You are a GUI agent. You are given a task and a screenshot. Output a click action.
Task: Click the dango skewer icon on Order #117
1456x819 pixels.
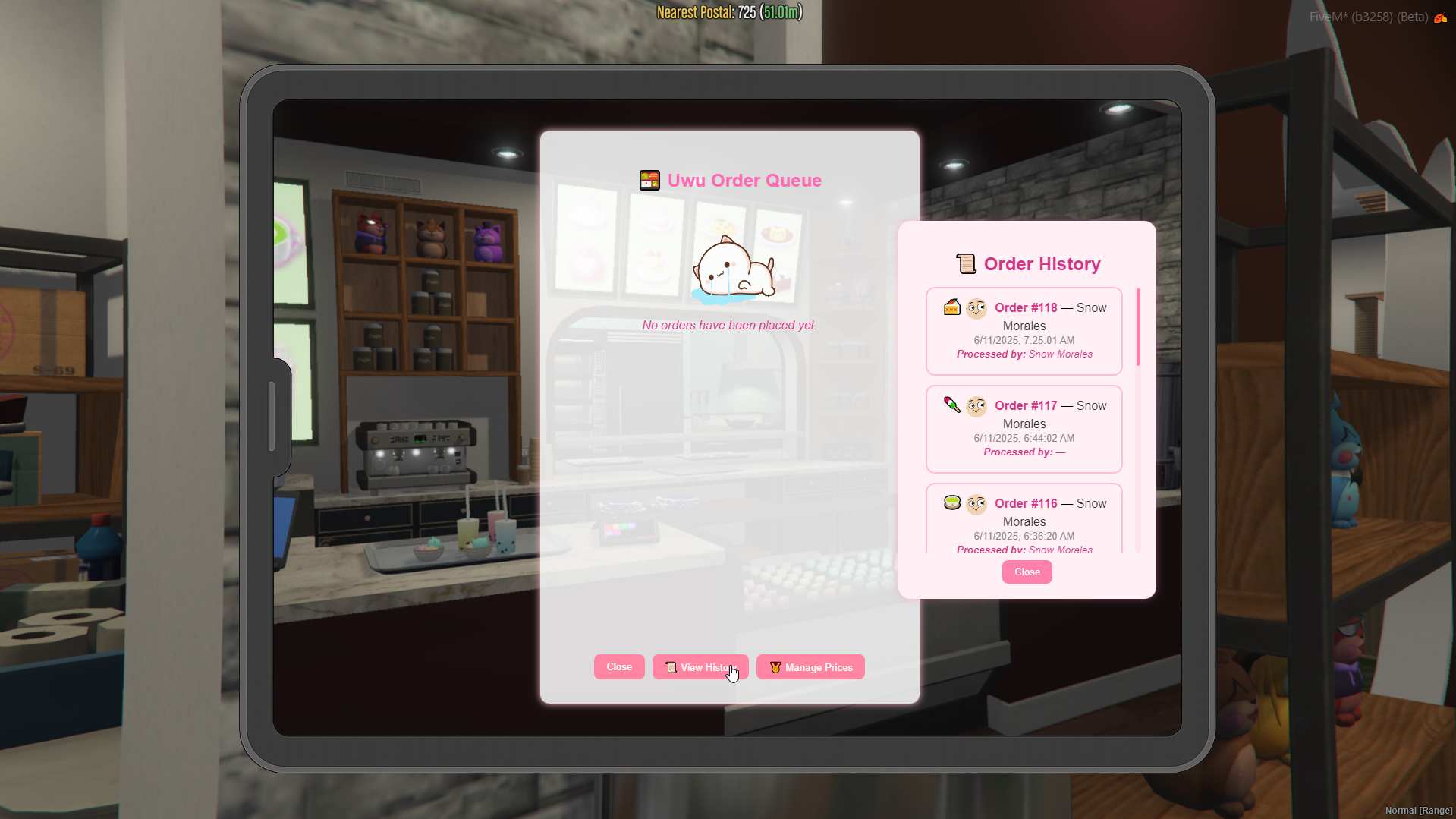(x=951, y=405)
